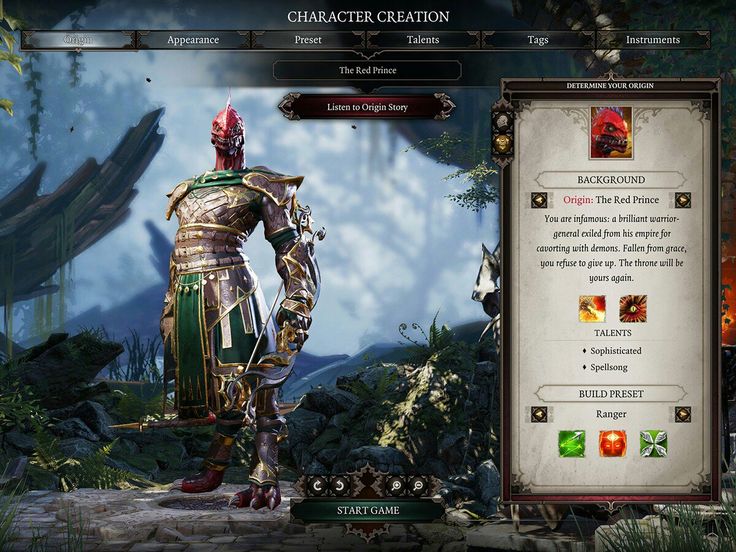
Task: Click the Red Prince portrait
Action: (611, 133)
